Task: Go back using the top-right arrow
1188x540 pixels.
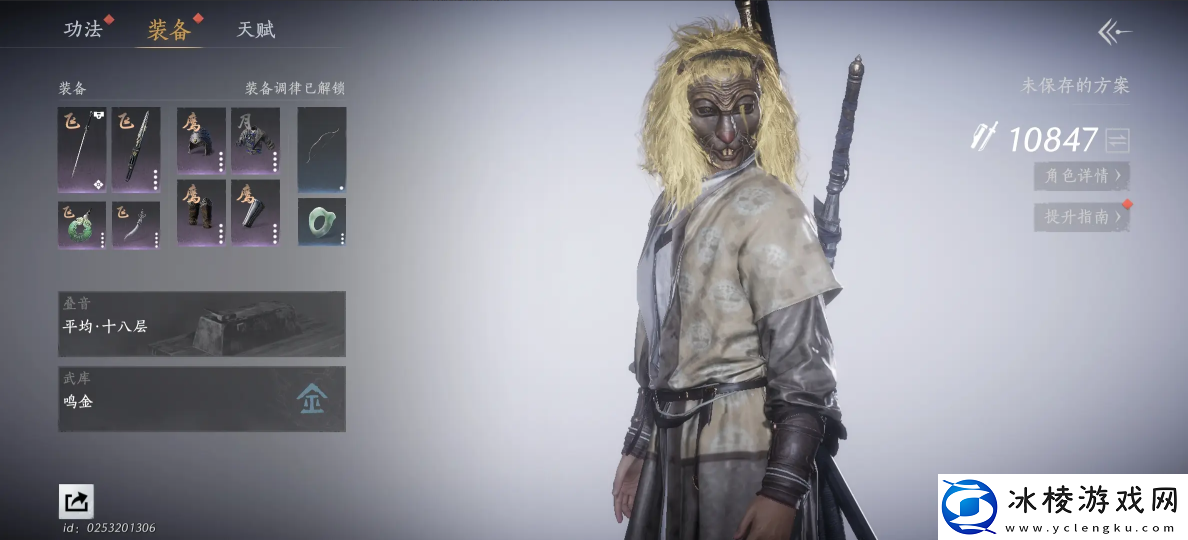Action: point(1114,32)
